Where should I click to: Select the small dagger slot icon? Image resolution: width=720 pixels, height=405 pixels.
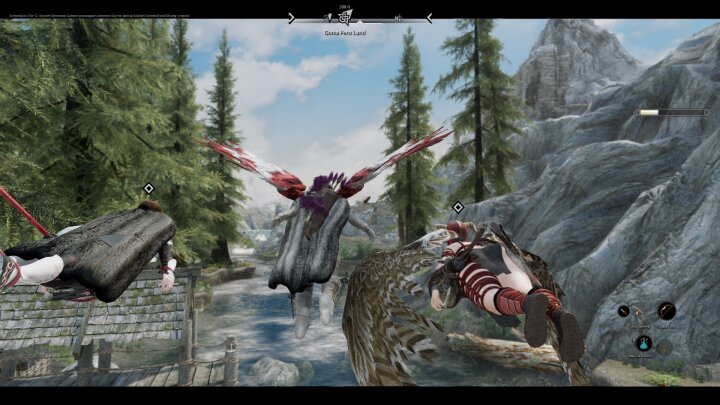pyautogui.click(x=625, y=311)
